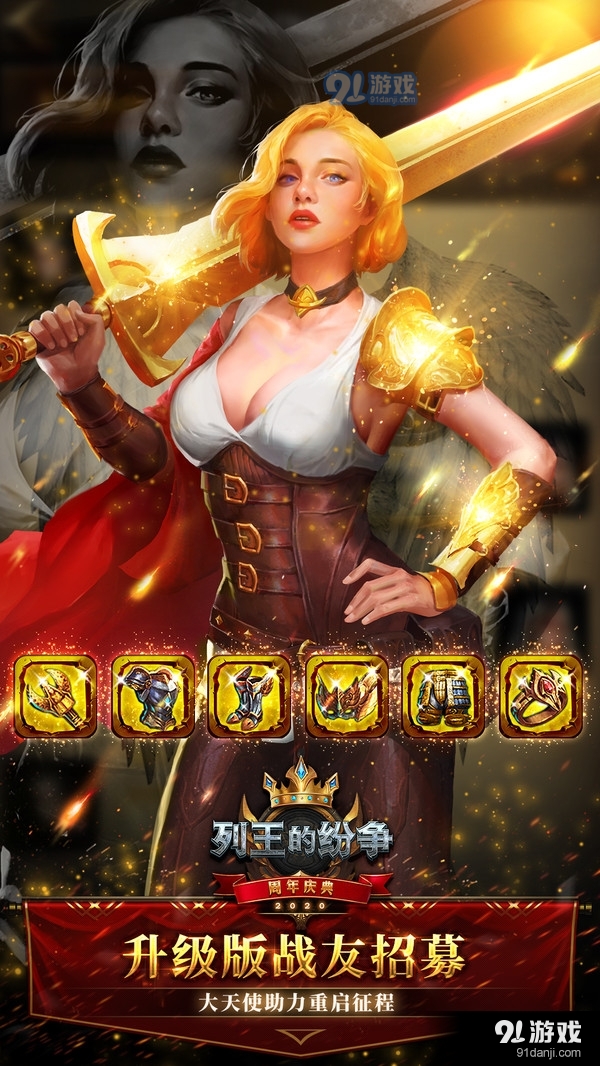Choose the red gem ring icon
This screenshot has height=1066, width=600.
[x=540, y=696]
